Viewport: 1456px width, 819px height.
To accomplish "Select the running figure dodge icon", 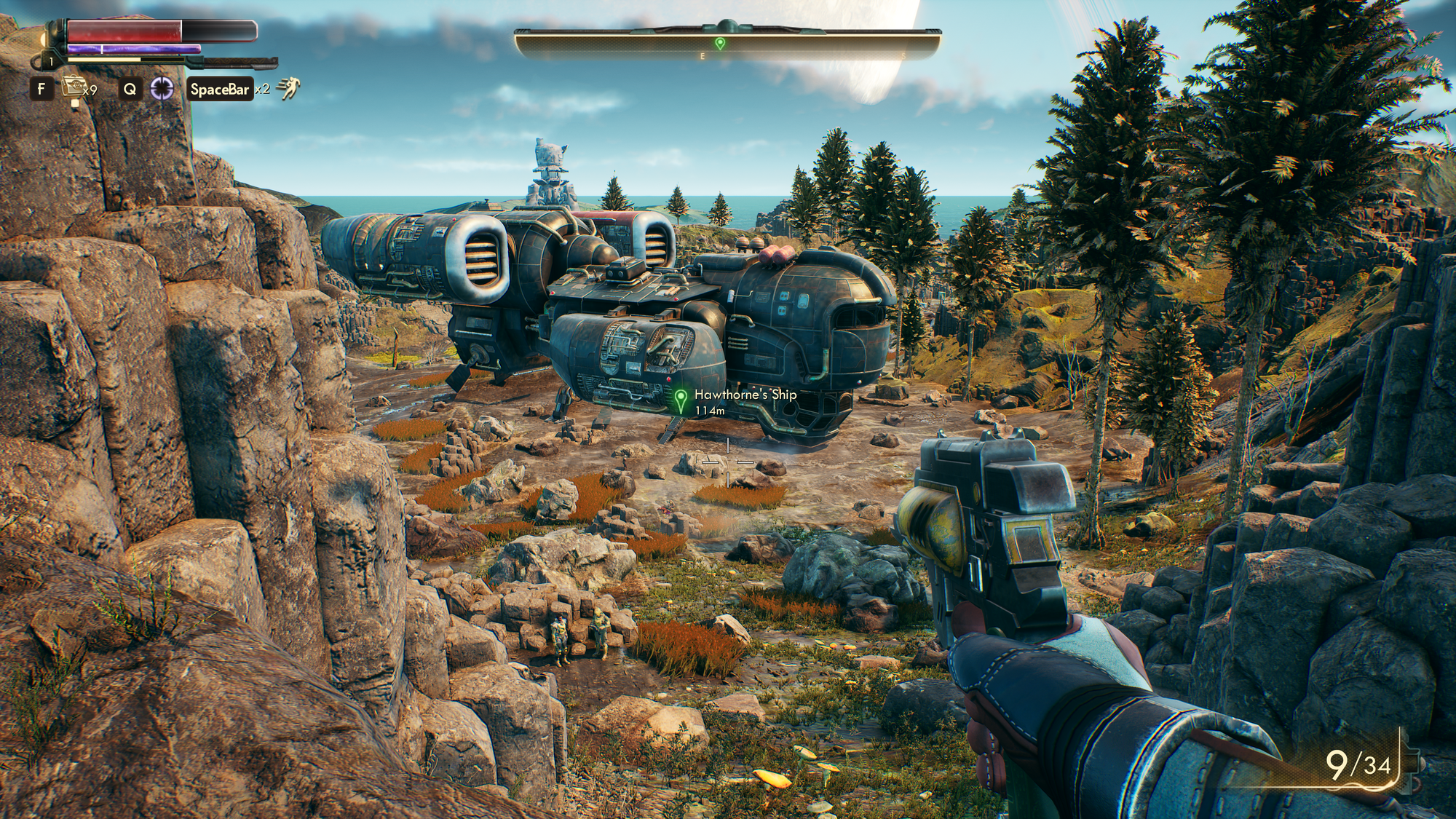I will 288,89.
